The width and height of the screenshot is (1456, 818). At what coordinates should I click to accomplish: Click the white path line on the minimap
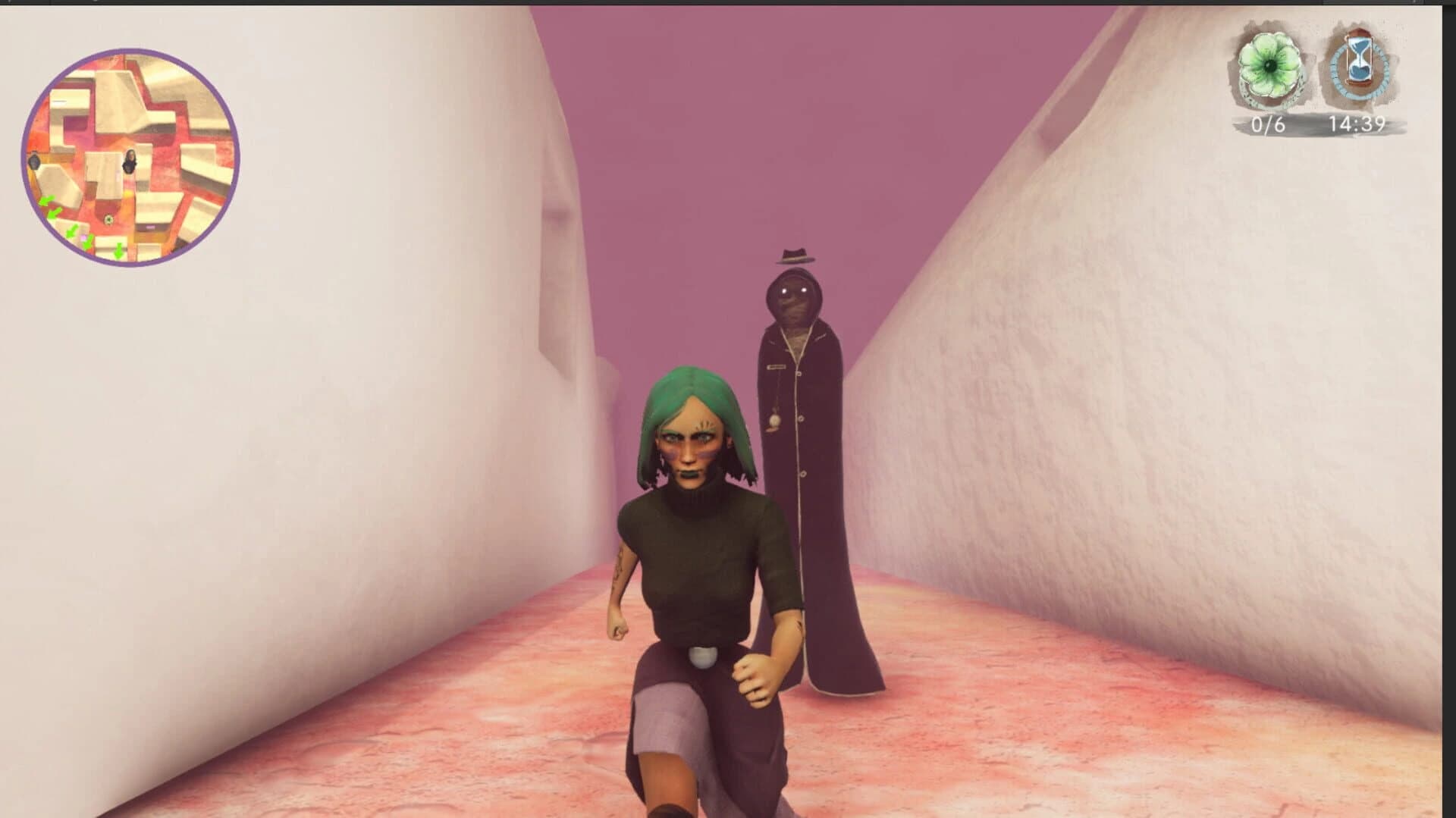tap(59, 101)
